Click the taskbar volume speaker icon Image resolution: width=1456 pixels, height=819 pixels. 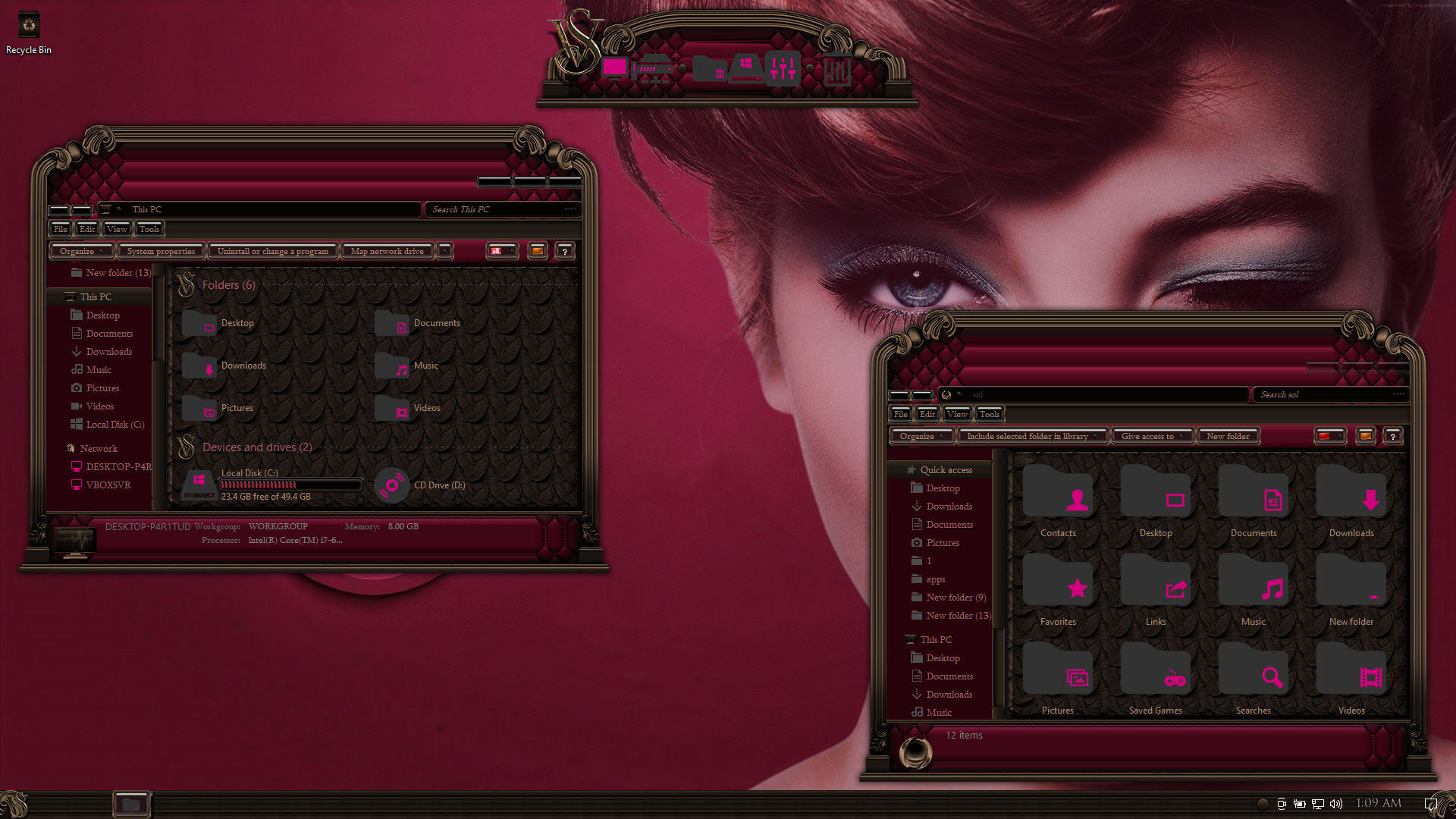[x=1336, y=804]
